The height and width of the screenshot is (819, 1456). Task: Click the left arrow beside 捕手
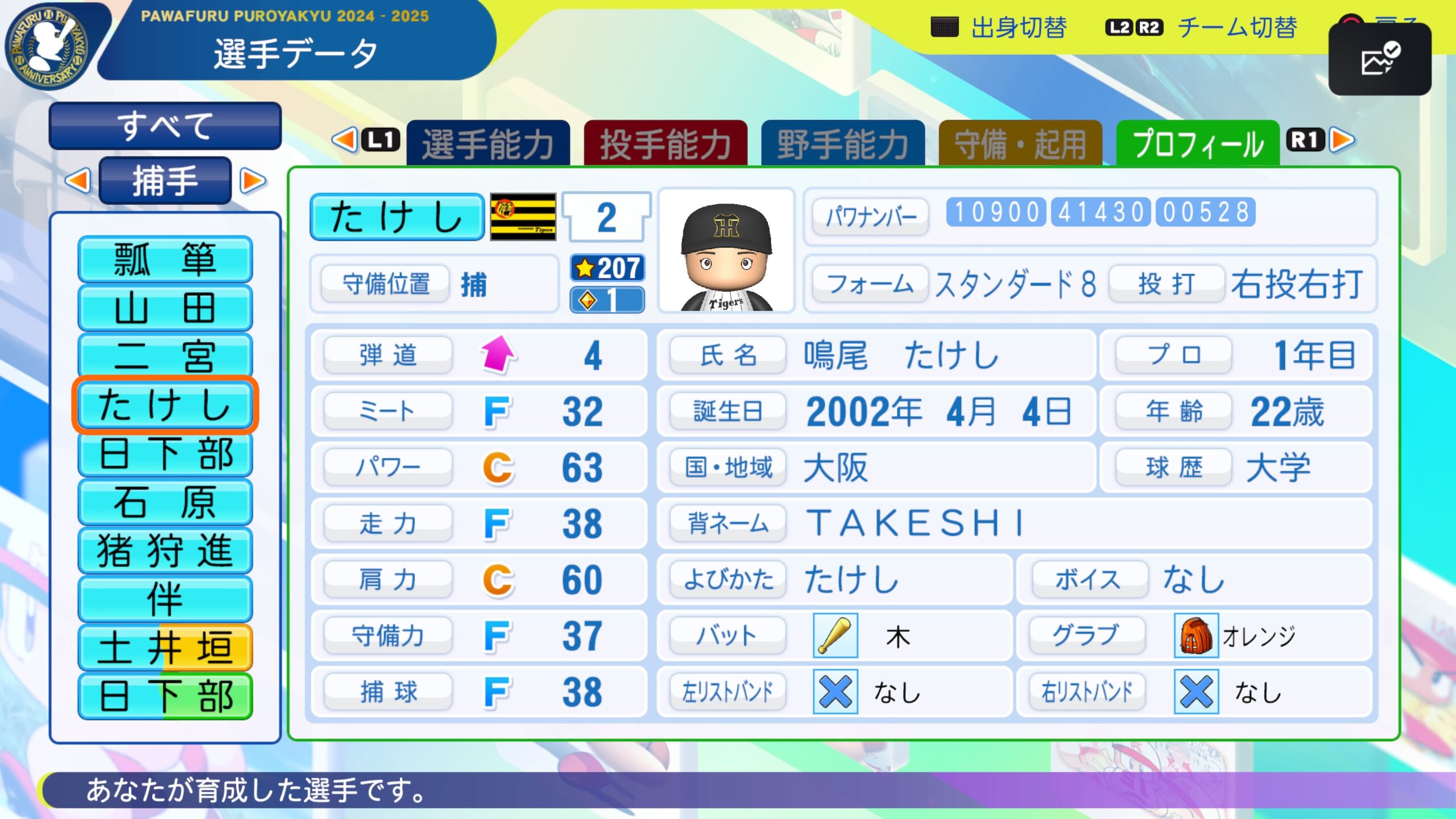[x=78, y=181]
